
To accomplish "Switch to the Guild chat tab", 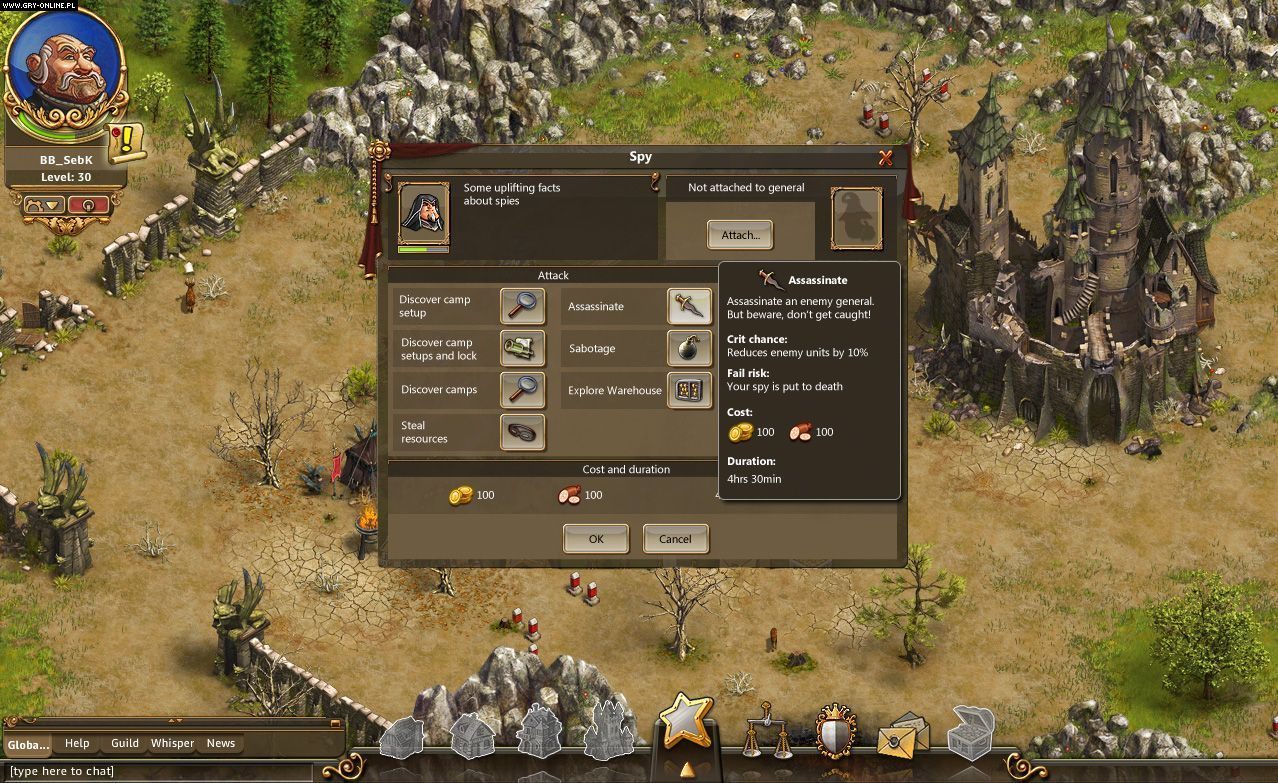I will tap(125, 743).
